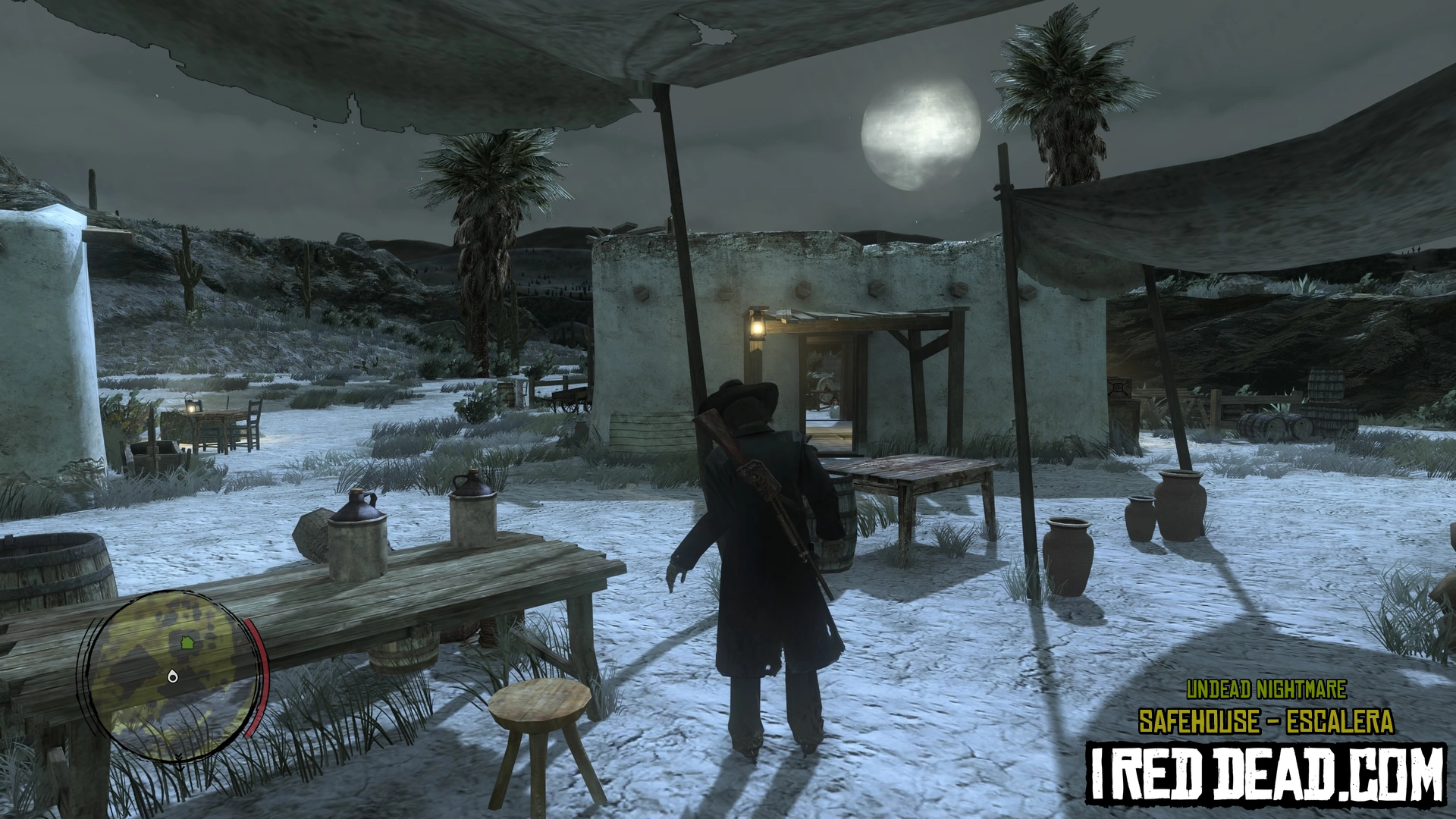Click the circular minimap
1456x819 pixels.
pyautogui.click(x=171, y=675)
